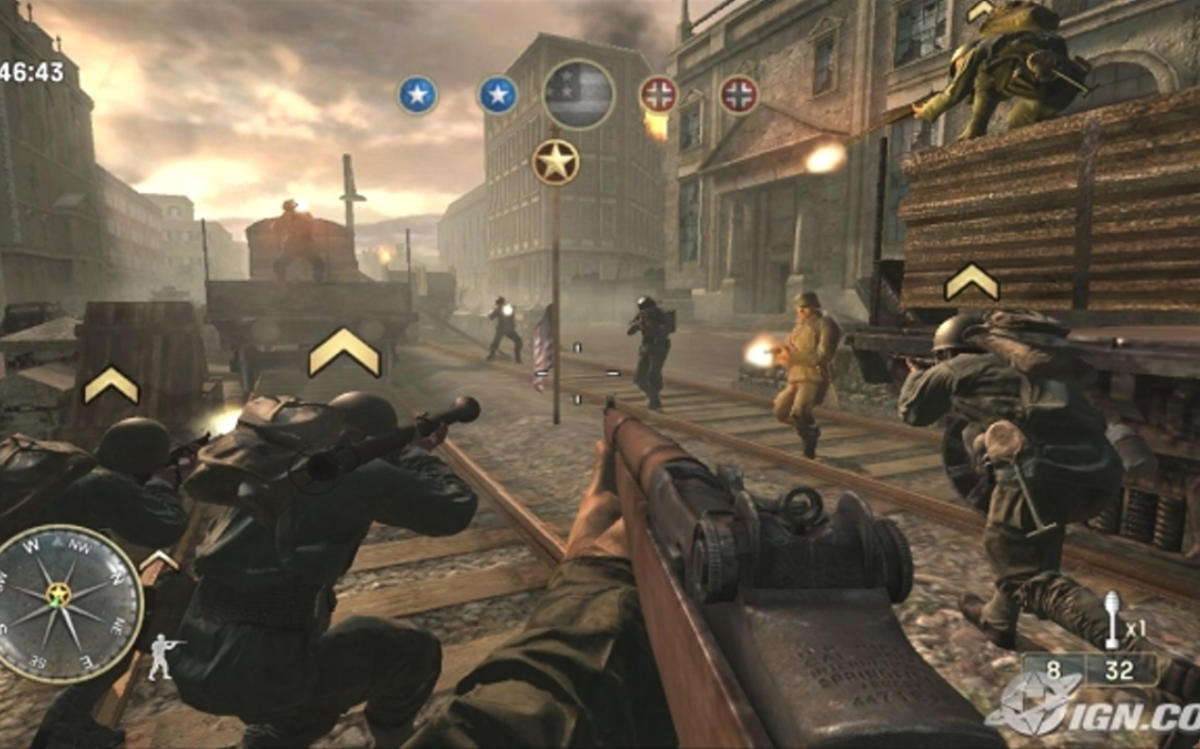
Task: Click the compass in the HUD corner
Action: pyautogui.click(x=68, y=604)
